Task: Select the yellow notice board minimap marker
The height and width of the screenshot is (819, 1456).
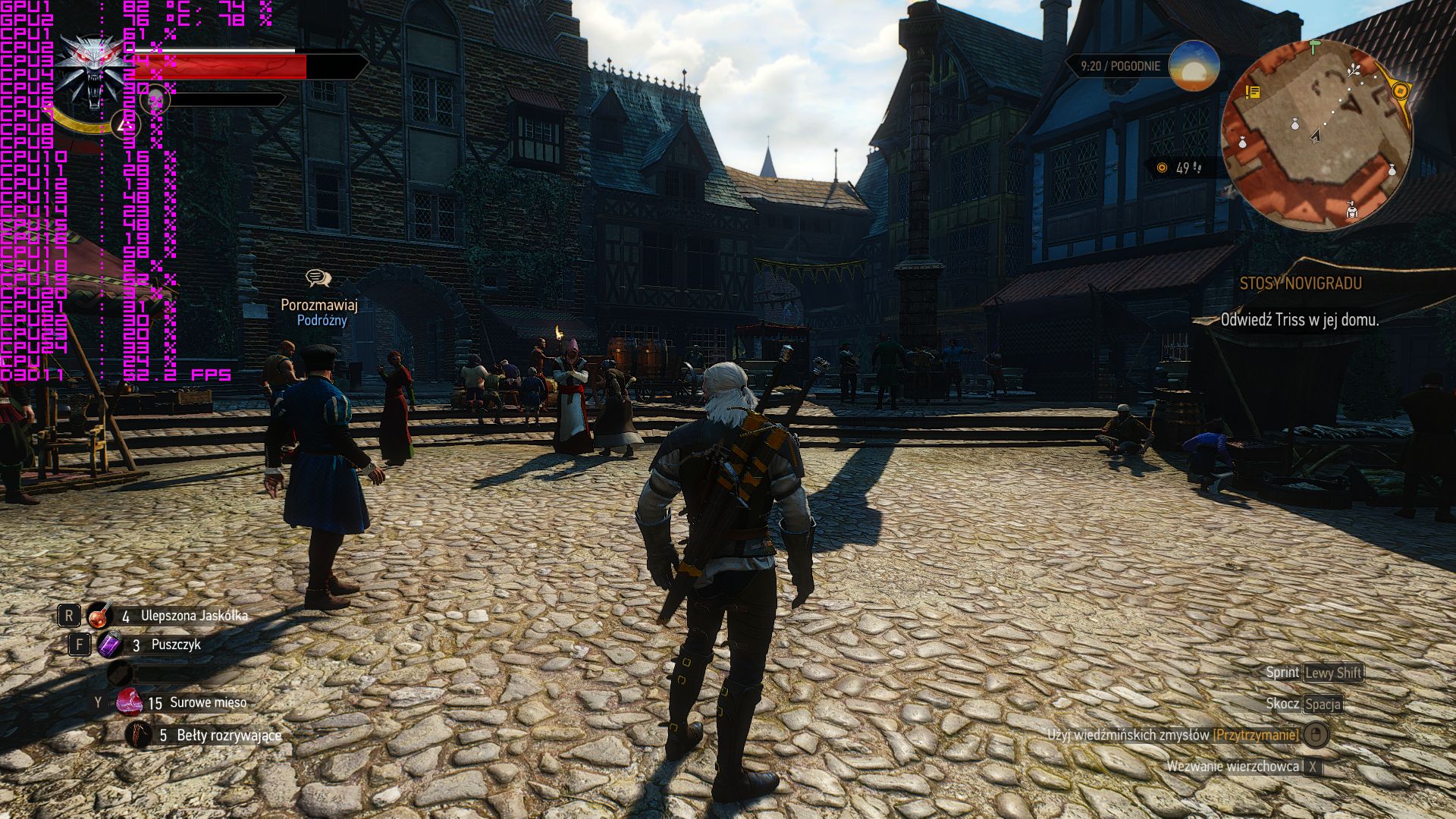Action: click(x=1253, y=92)
